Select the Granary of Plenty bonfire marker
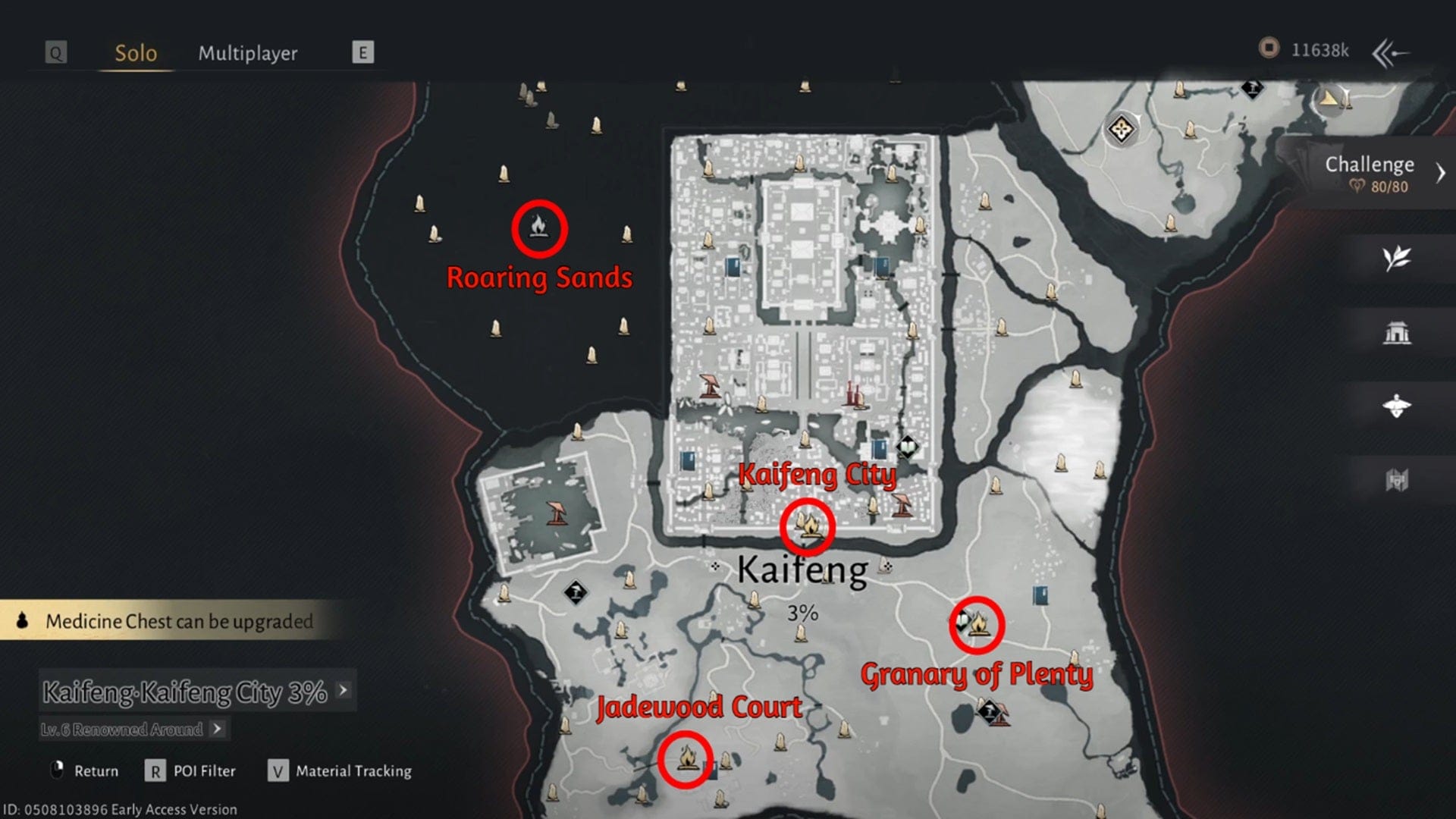Image resolution: width=1456 pixels, height=819 pixels. point(977,626)
